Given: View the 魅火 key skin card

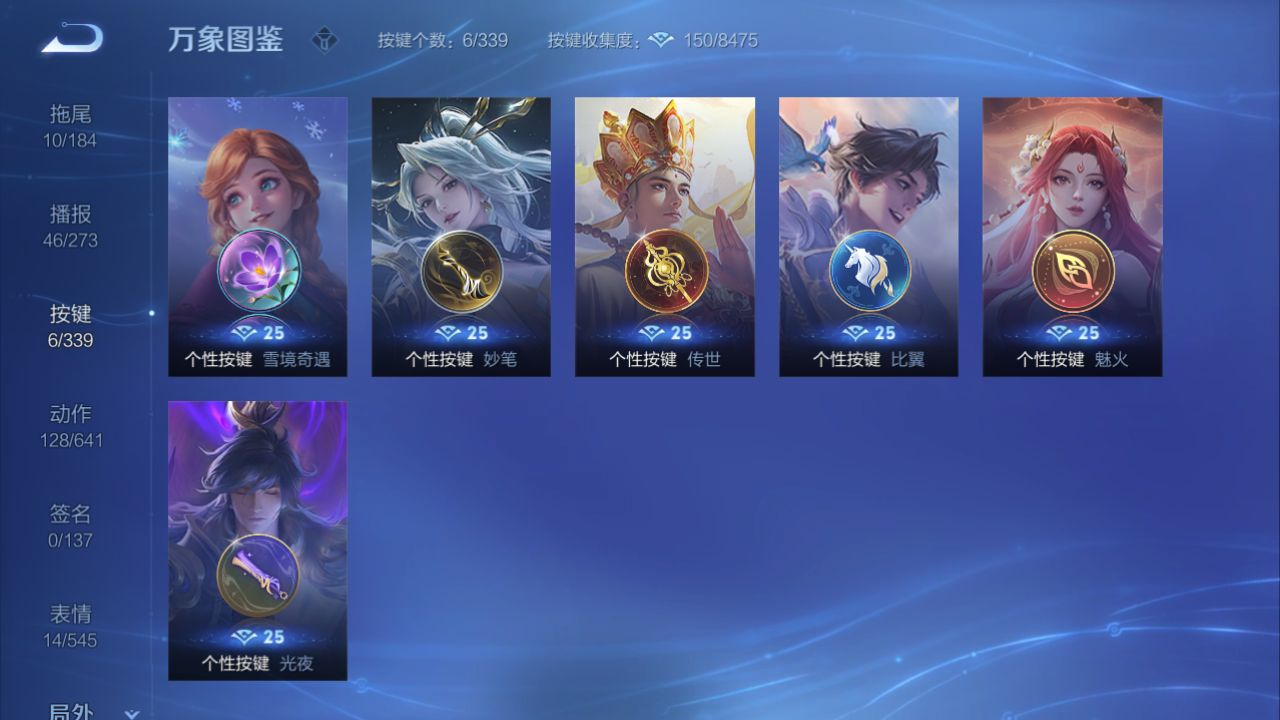Looking at the screenshot, I should click(x=1072, y=237).
